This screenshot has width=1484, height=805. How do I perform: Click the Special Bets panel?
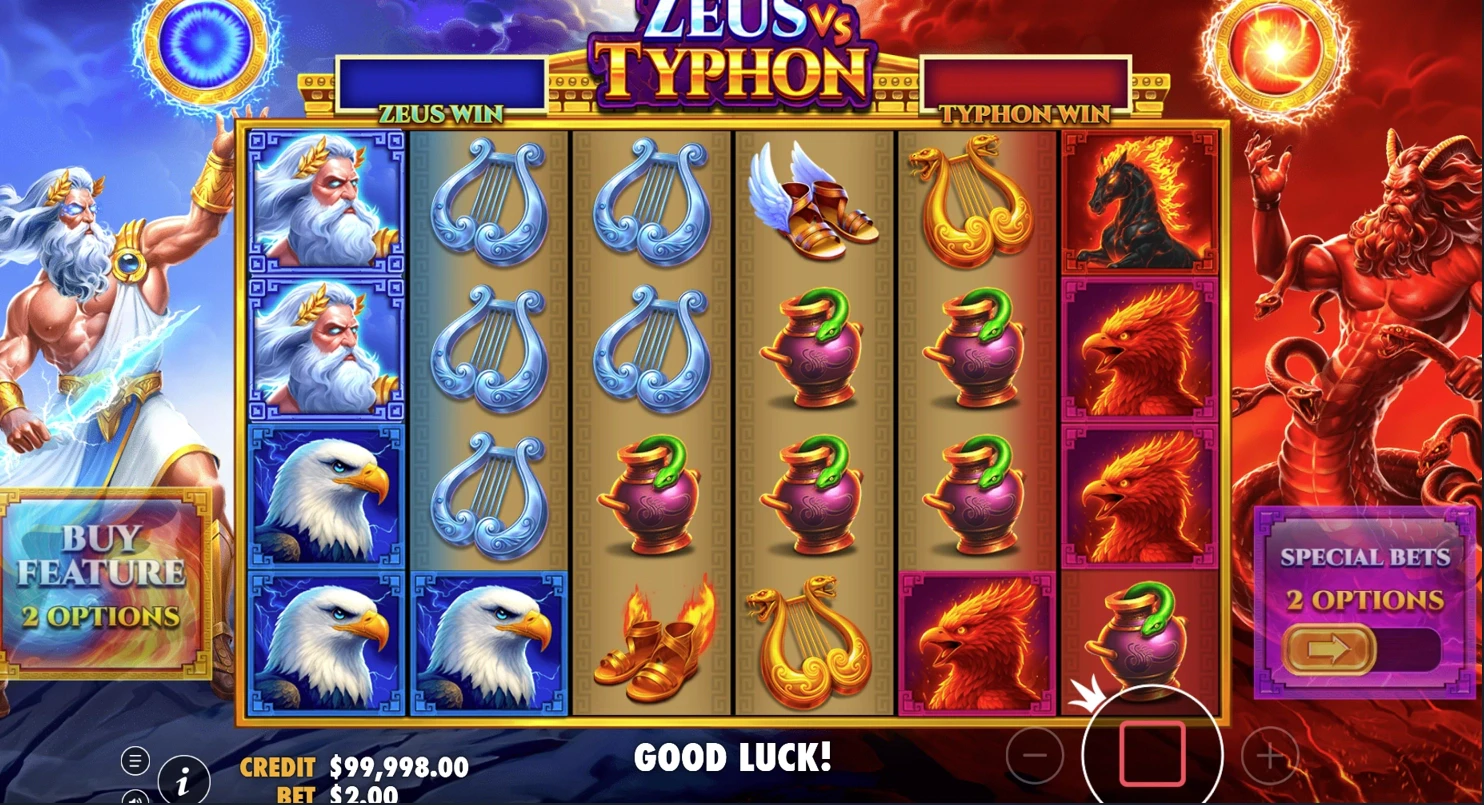1365,598
